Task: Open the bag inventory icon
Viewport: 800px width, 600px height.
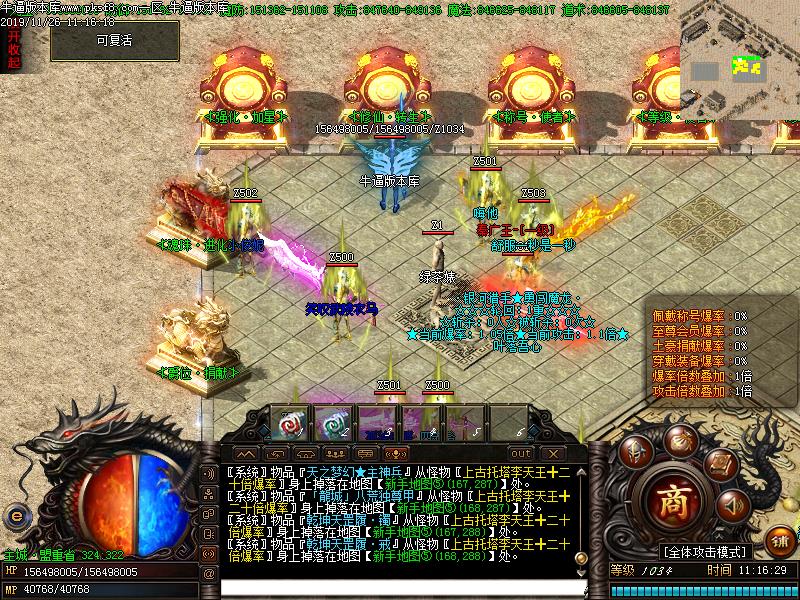Action: click(682, 441)
